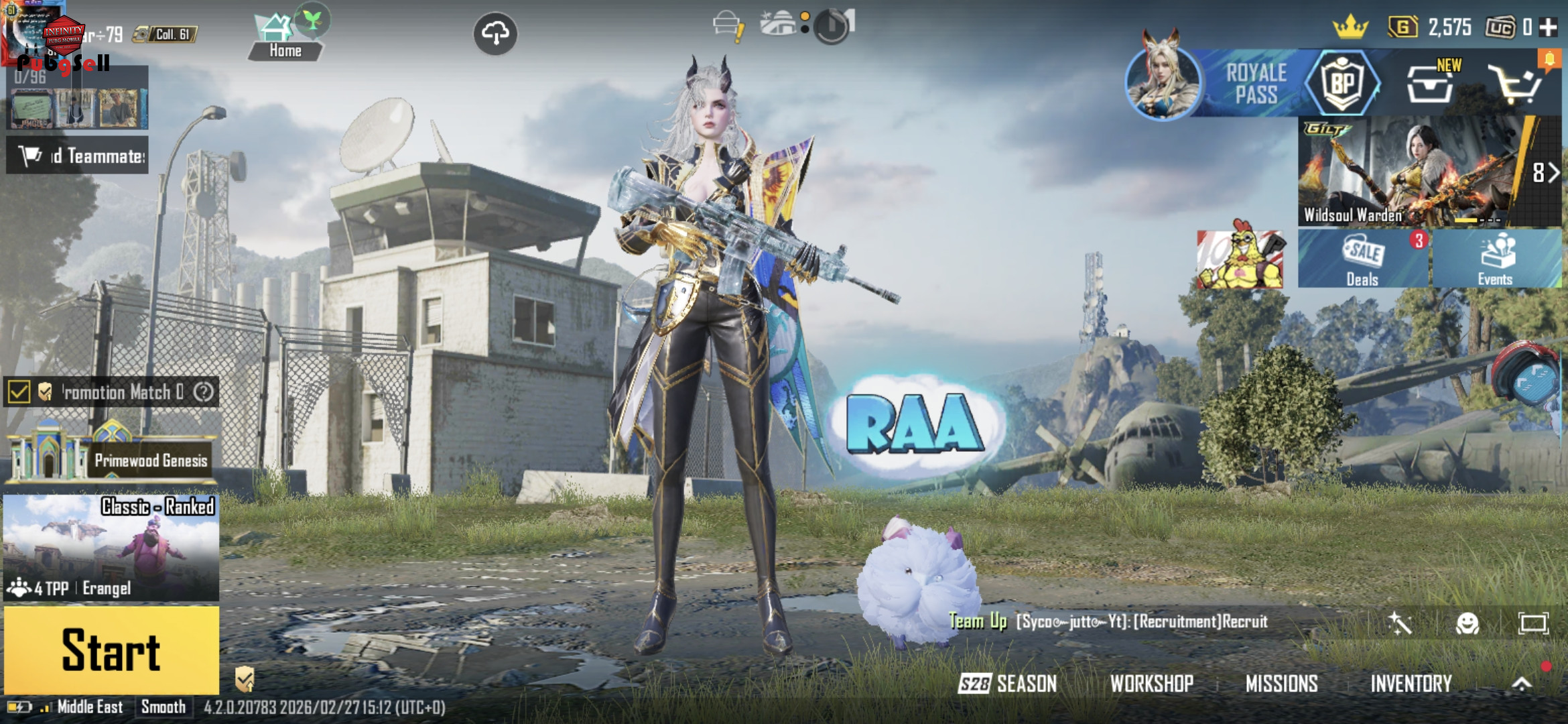Viewport: 1568px width, 724px height.
Task: Open the Deals sale menu
Action: 1363,259
